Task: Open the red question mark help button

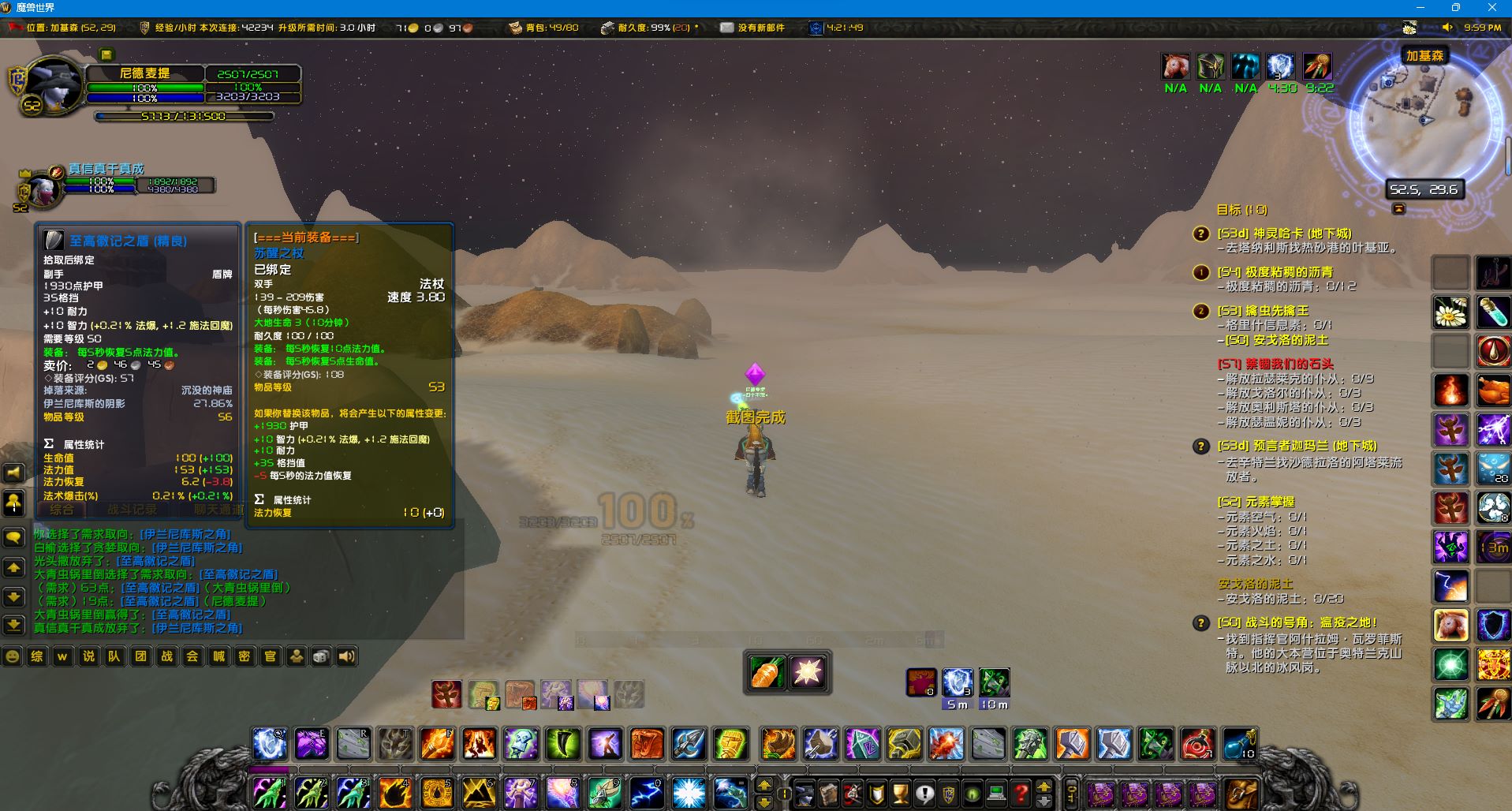Action: coord(1021,792)
